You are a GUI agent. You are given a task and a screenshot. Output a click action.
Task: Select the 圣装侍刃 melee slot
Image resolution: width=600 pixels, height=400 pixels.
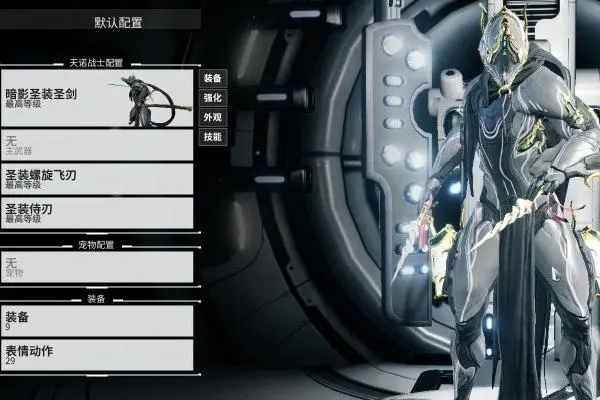click(97, 212)
